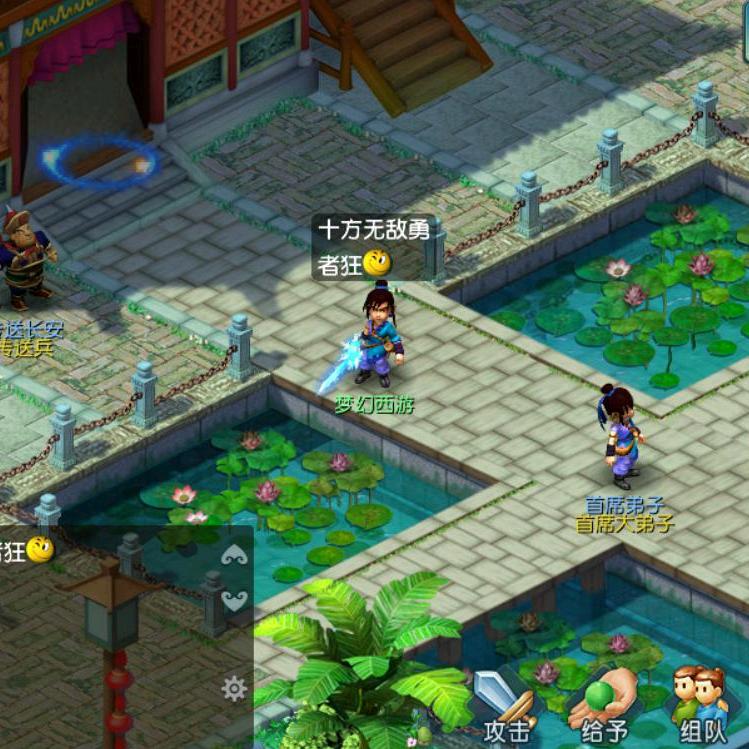Open chat settings with the gear icon
Viewport: 749px width, 749px height.
coord(234,688)
